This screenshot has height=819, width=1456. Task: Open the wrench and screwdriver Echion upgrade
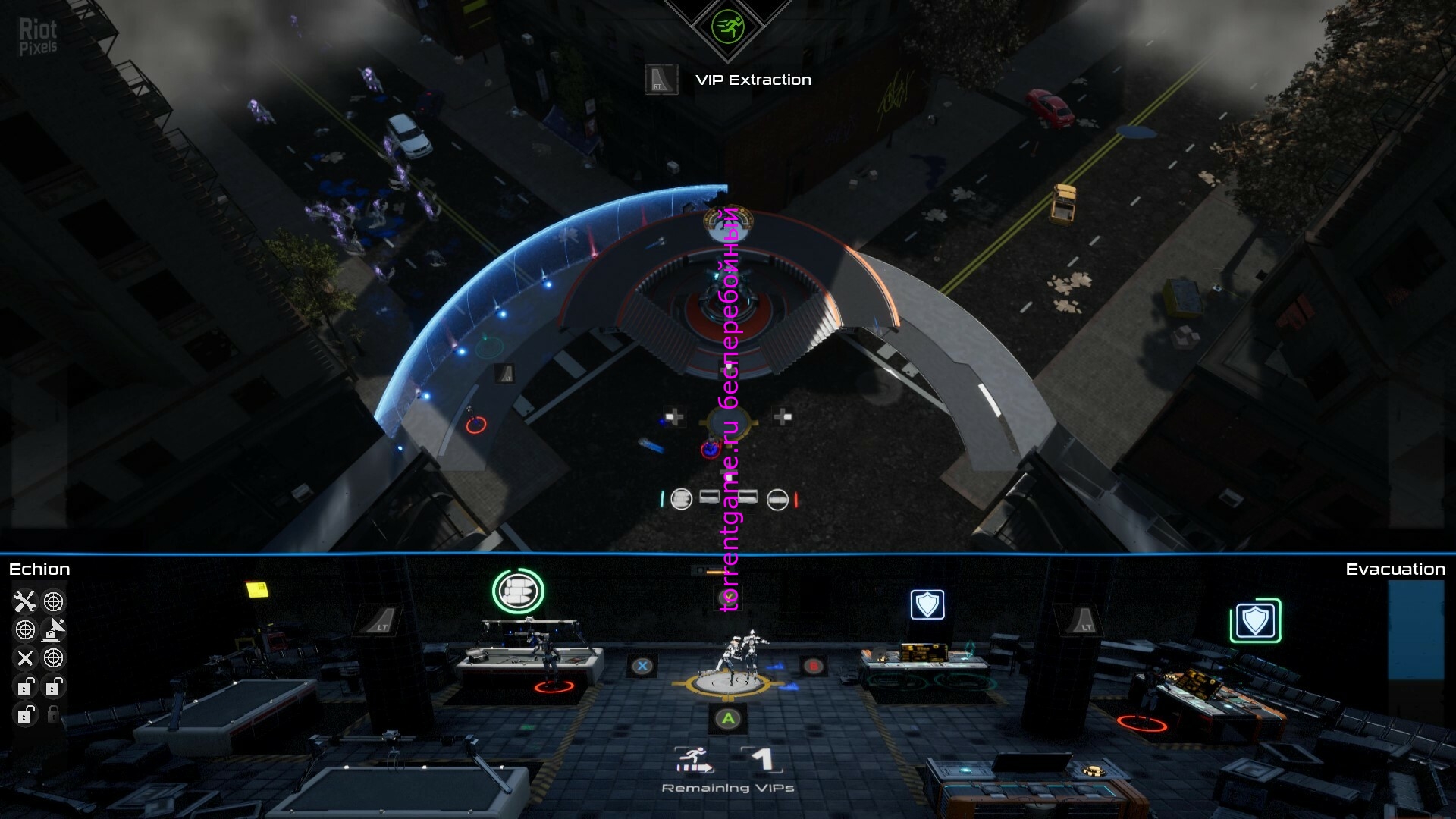click(25, 602)
